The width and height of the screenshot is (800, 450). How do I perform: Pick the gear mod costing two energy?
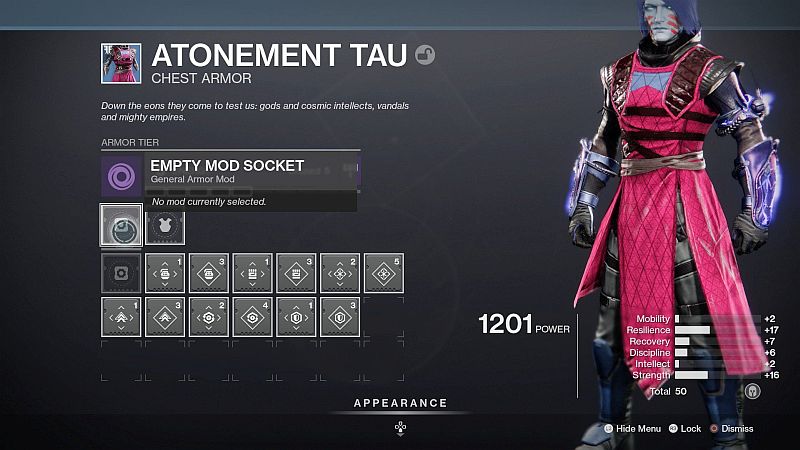point(208,316)
